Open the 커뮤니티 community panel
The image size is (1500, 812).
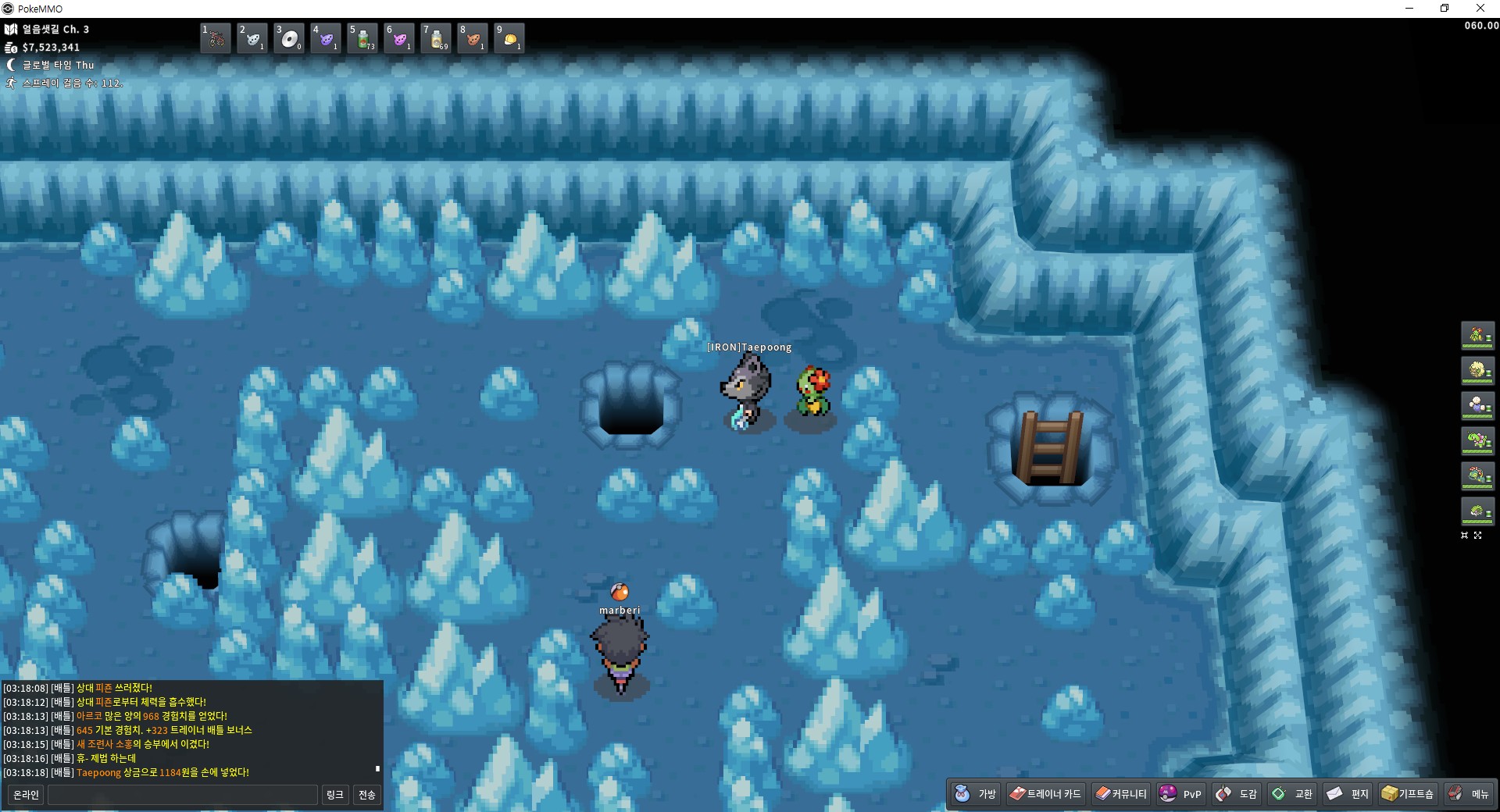tap(1121, 794)
